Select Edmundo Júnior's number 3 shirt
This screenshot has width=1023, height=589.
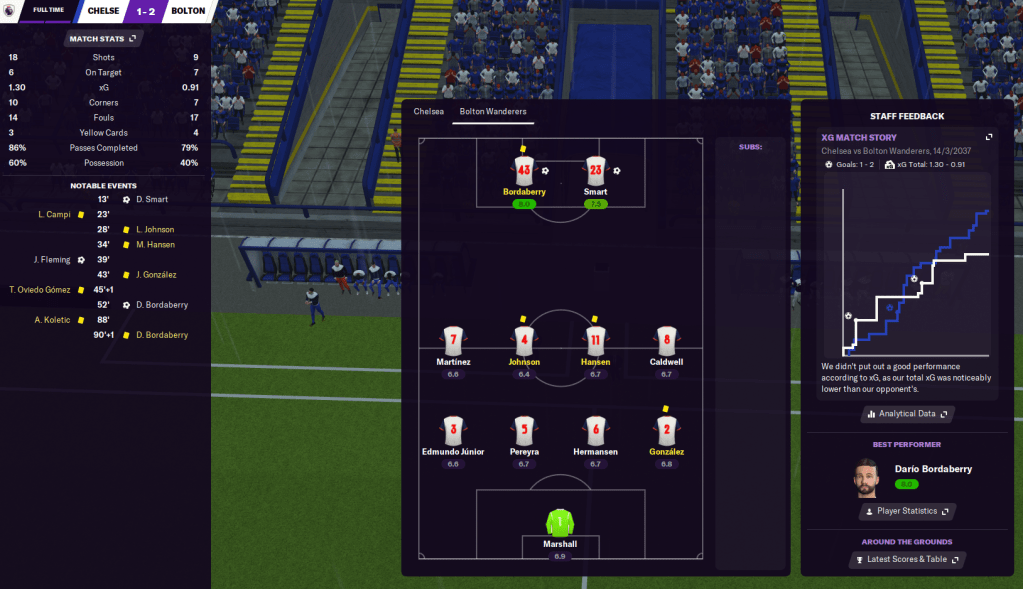453,428
